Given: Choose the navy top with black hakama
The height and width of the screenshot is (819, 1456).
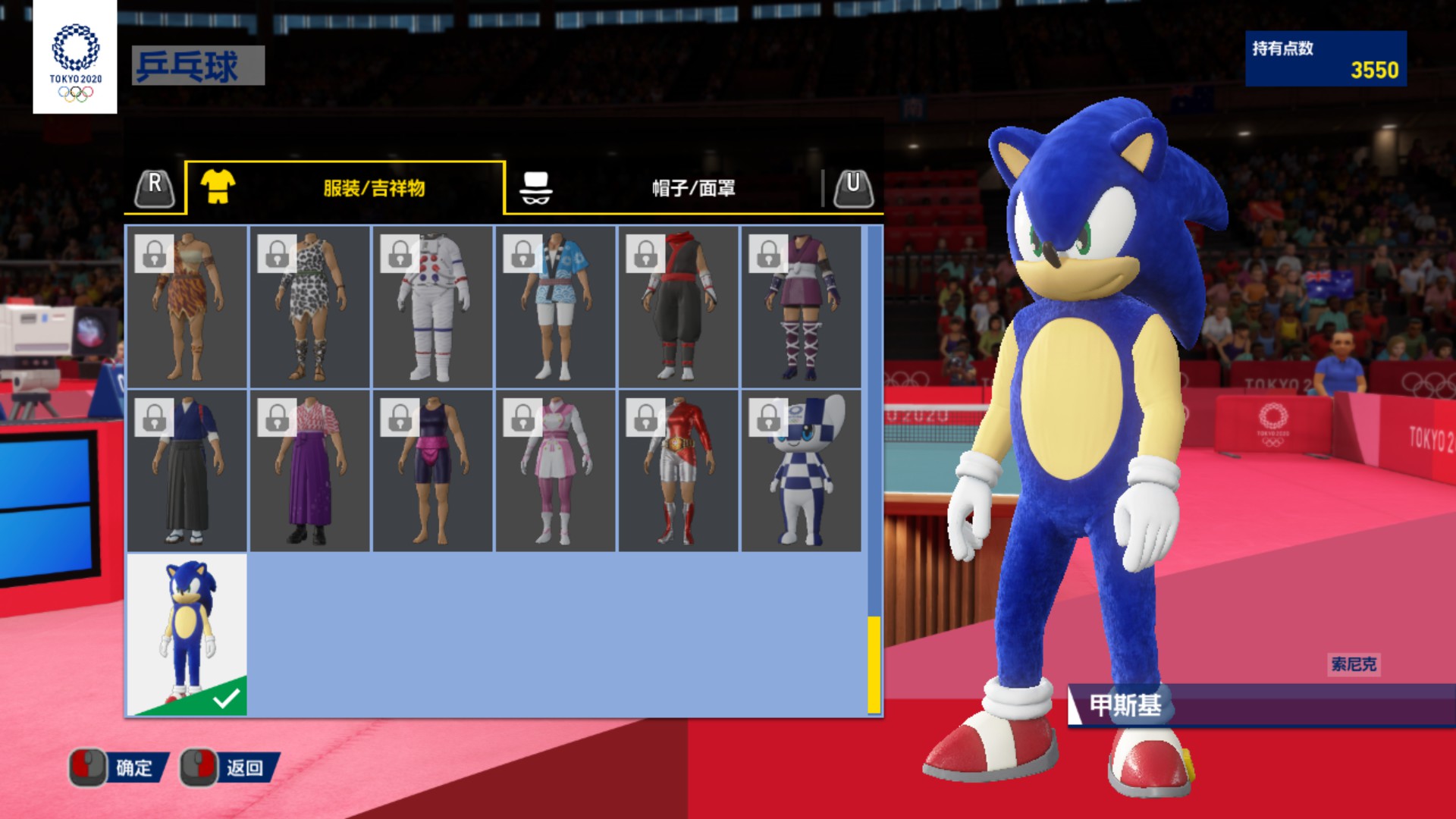Looking at the screenshot, I should [187, 471].
